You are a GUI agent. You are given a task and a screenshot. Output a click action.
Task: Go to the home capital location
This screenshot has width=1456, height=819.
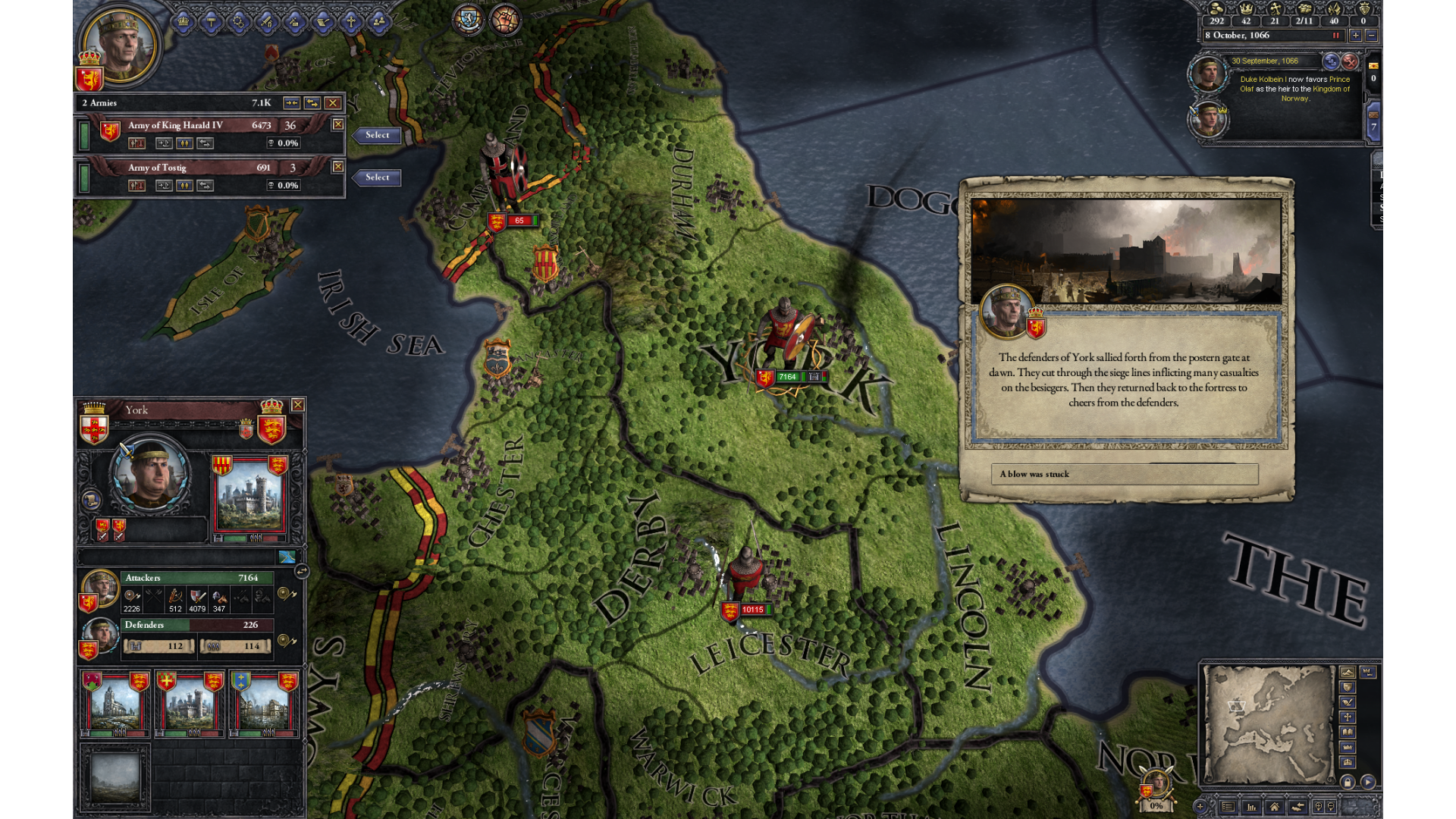(x=1274, y=807)
